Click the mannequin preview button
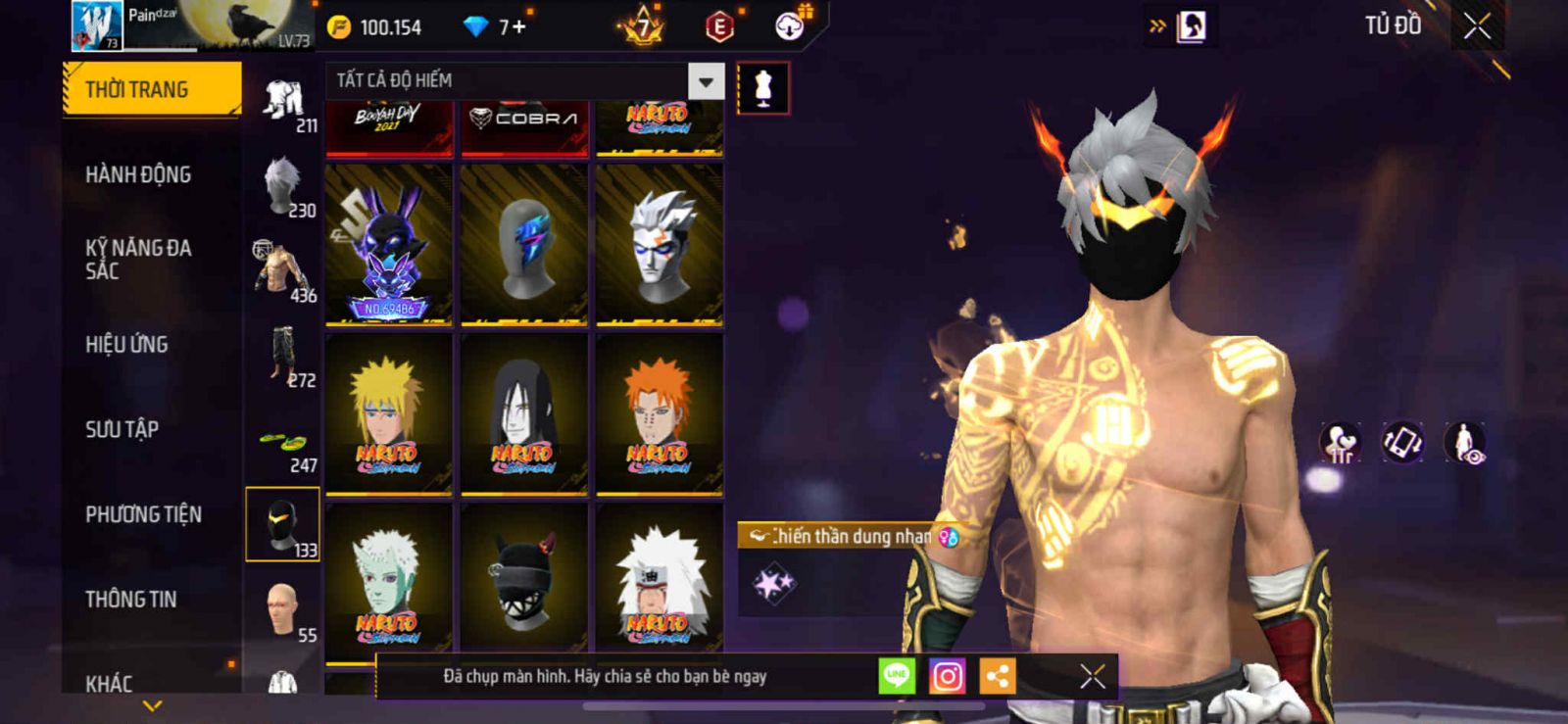 click(x=762, y=88)
